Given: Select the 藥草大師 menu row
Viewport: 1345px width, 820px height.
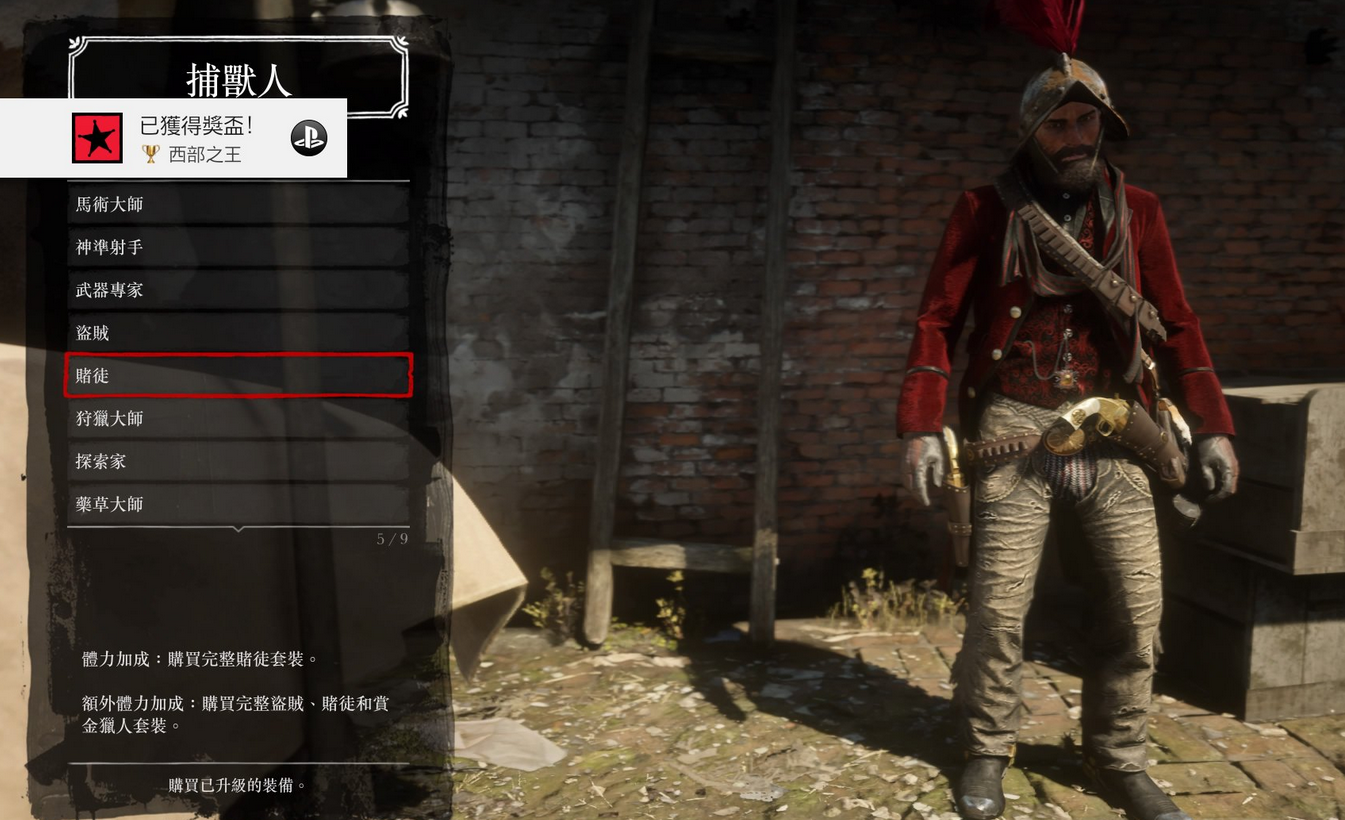Looking at the screenshot, I should [x=238, y=505].
